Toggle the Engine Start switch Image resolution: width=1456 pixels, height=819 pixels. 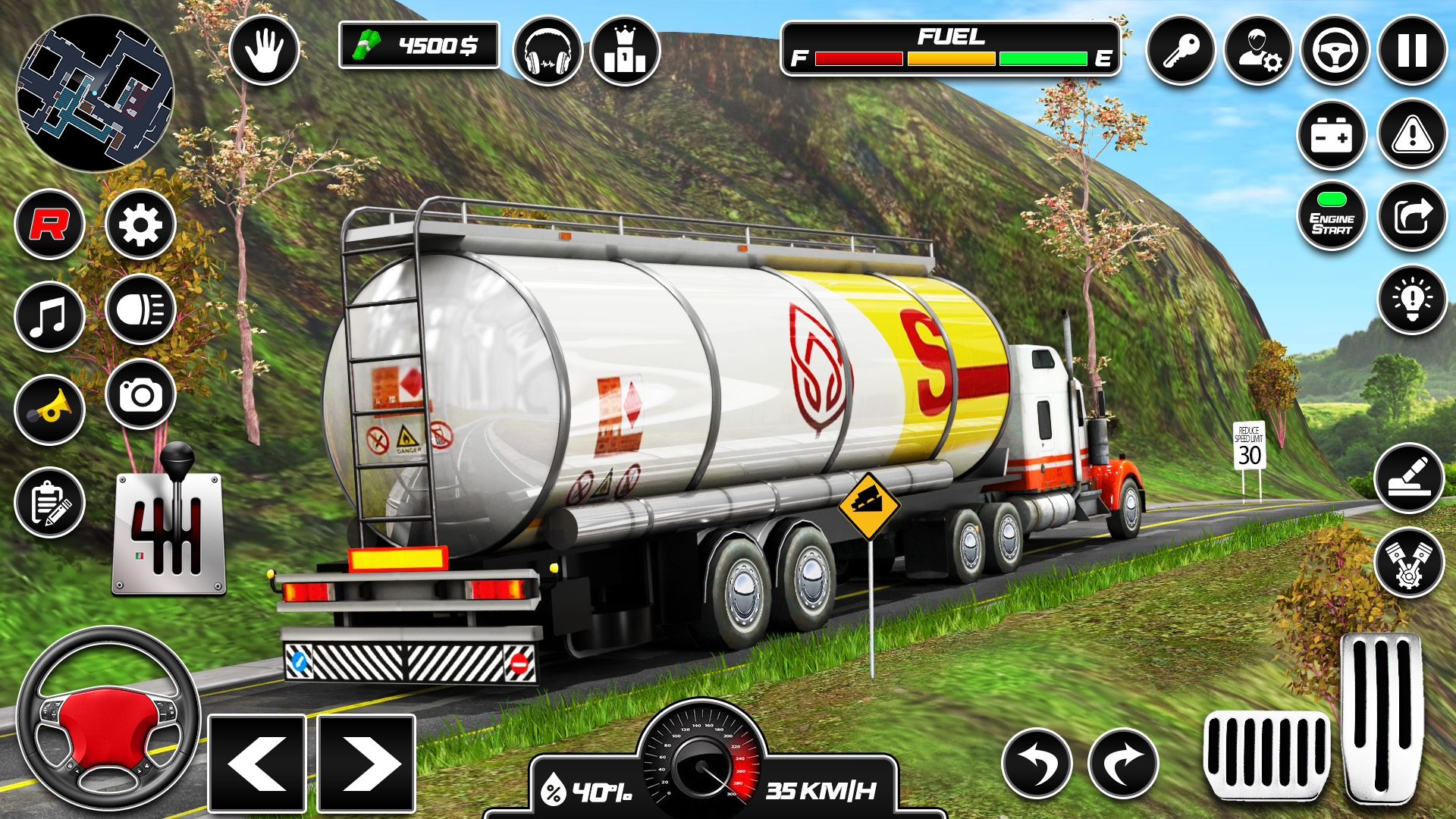click(x=1332, y=218)
